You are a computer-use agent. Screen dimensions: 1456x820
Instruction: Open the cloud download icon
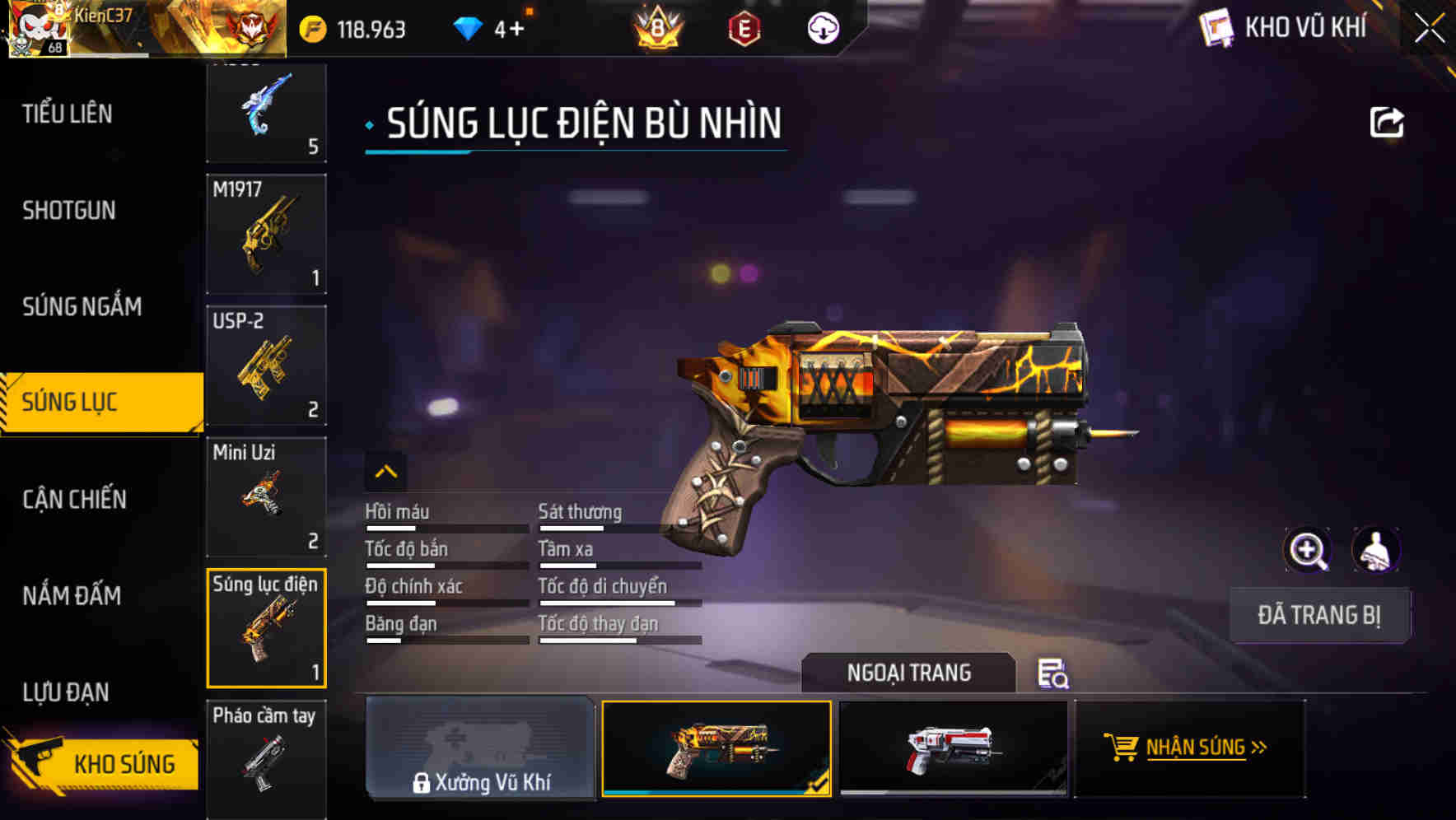click(x=823, y=29)
